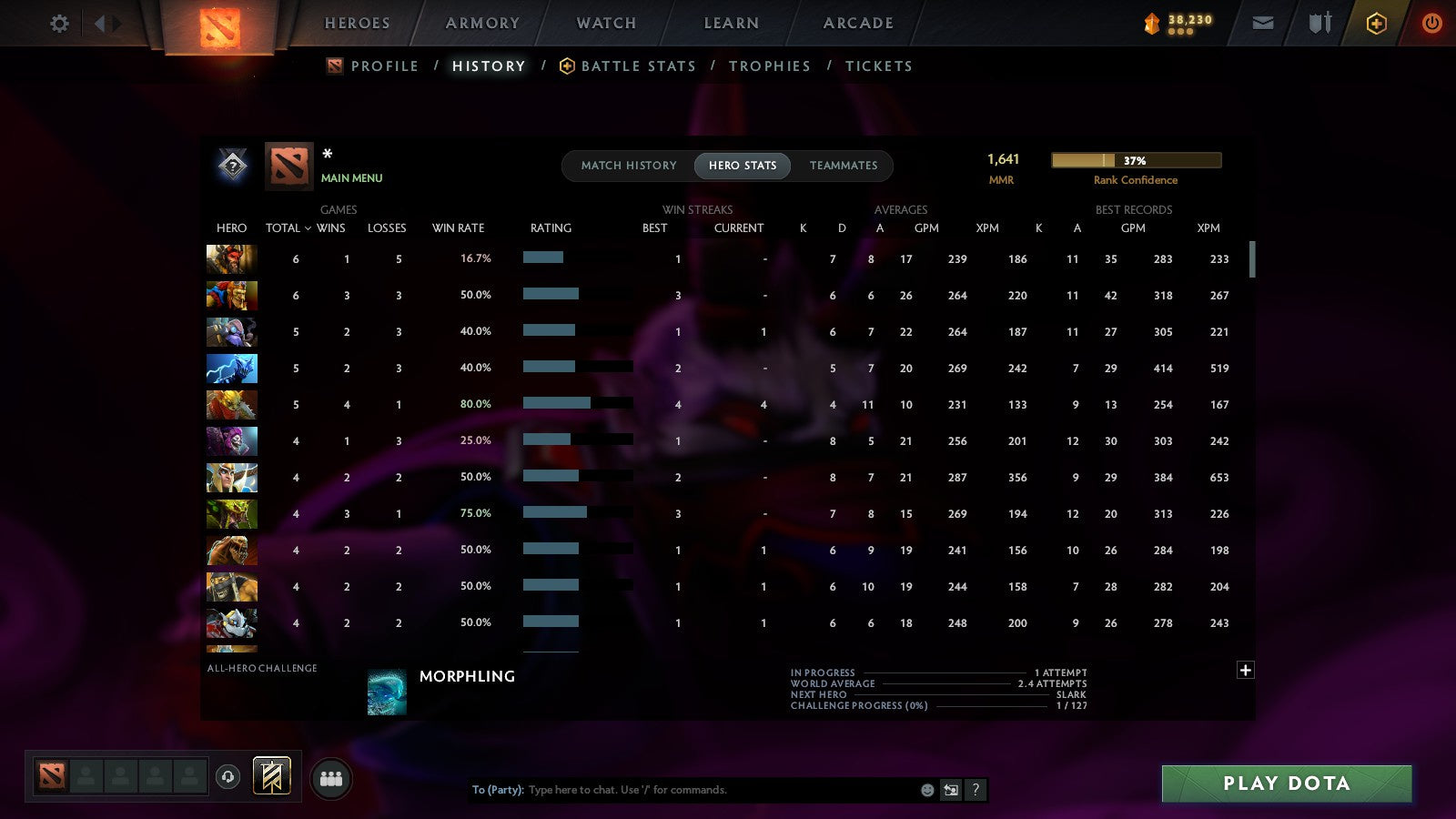Expand the All-Hero Challenge panel
This screenshot has height=819, width=1456.
(1246, 670)
